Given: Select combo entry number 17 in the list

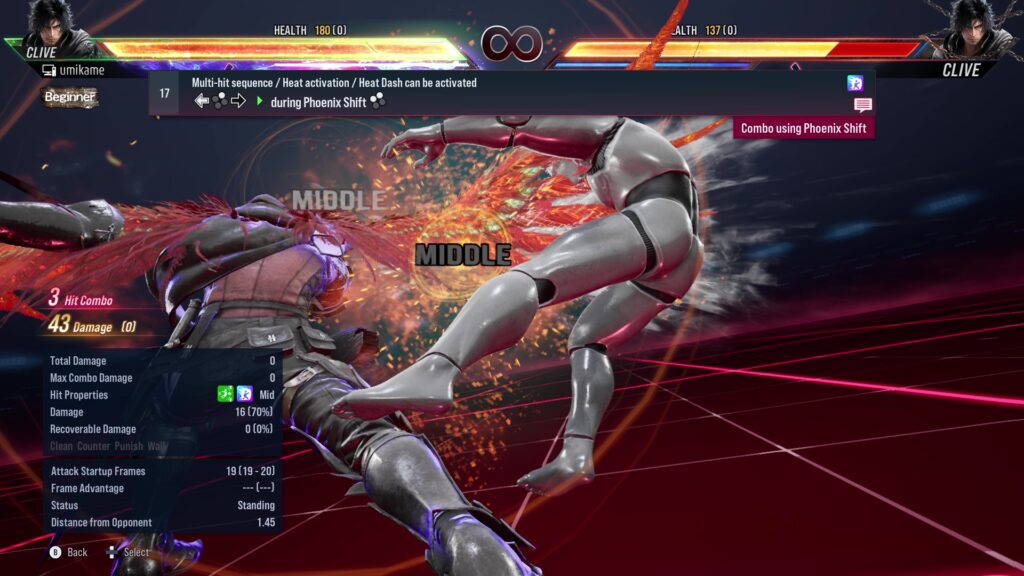Looking at the screenshot, I should [x=165, y=93].
